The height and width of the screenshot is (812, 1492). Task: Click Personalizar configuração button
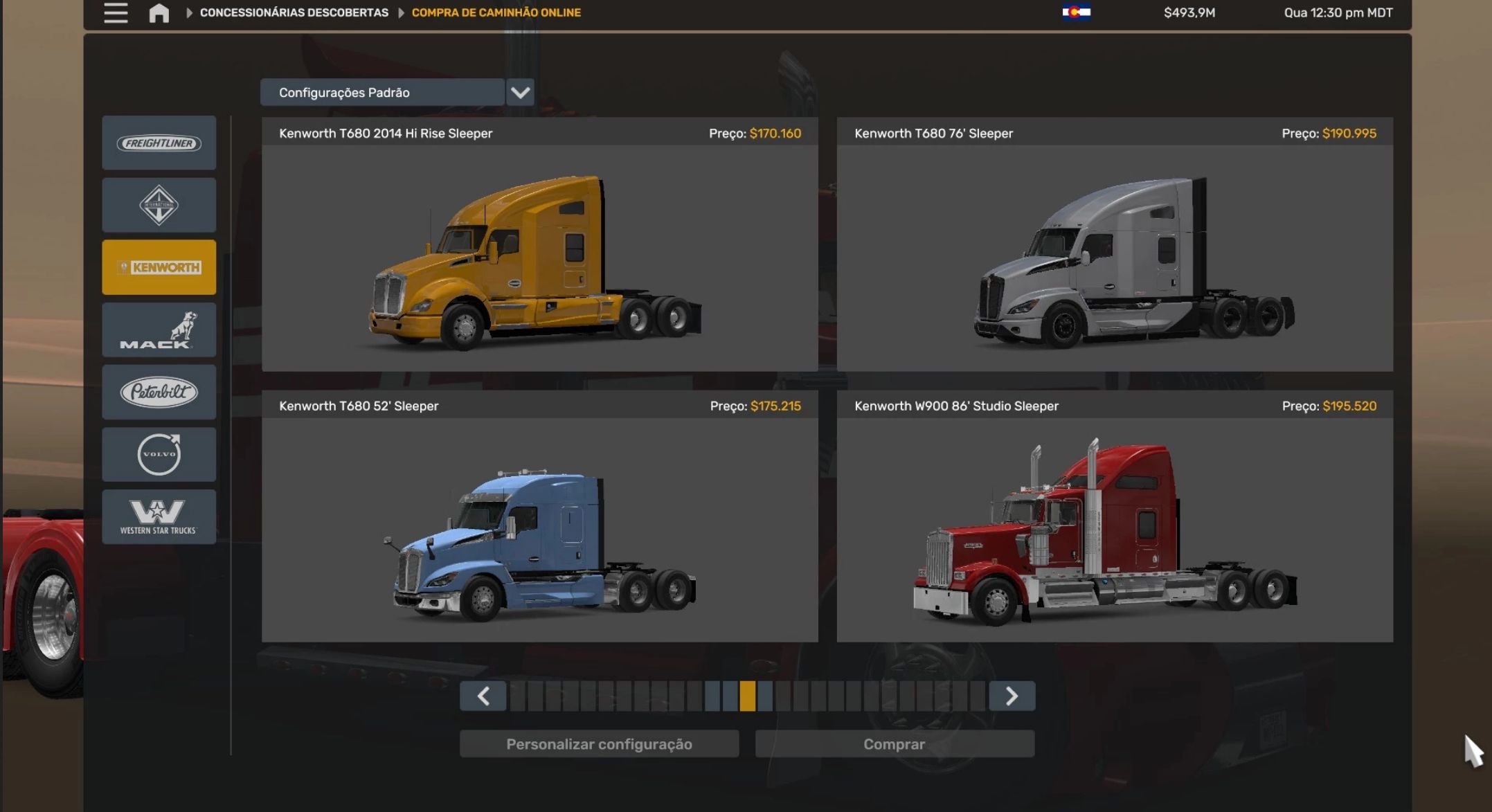pos(599,744)
